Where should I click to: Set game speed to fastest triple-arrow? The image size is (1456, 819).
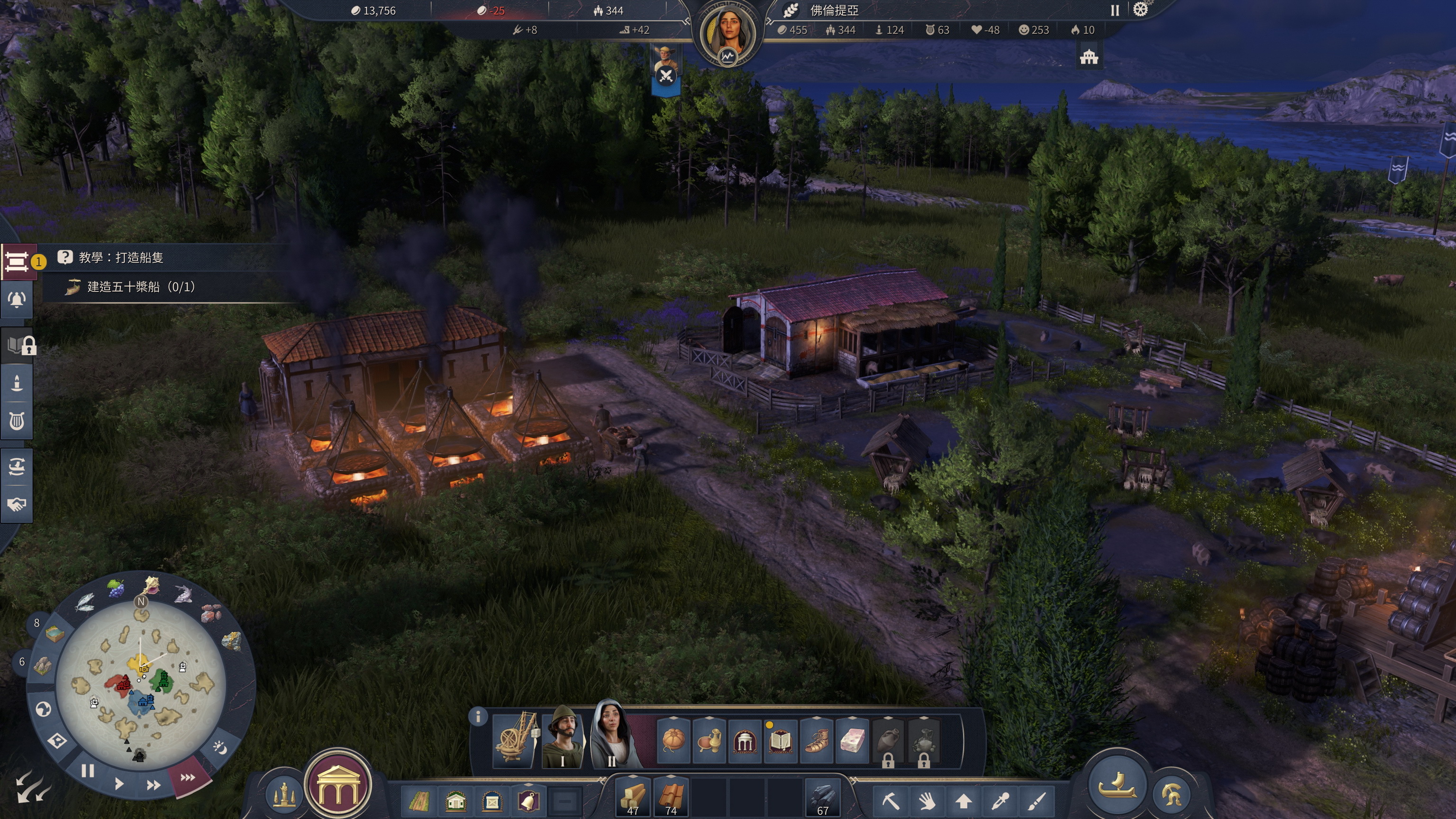[188, 778]
